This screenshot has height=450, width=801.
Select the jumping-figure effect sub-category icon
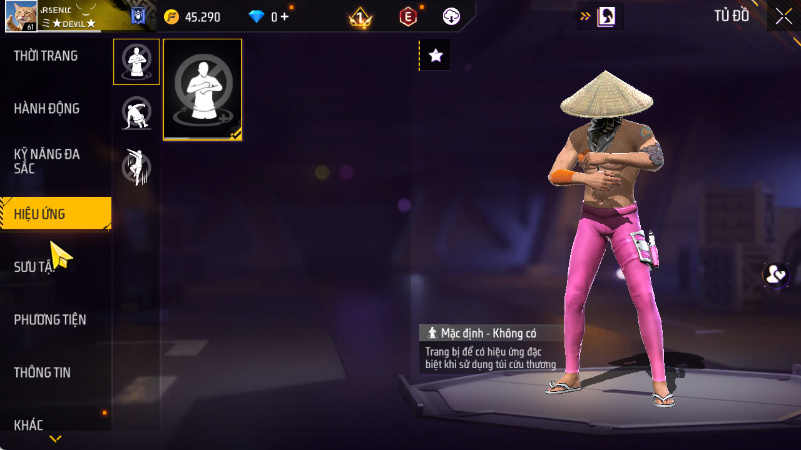point(136,165)
